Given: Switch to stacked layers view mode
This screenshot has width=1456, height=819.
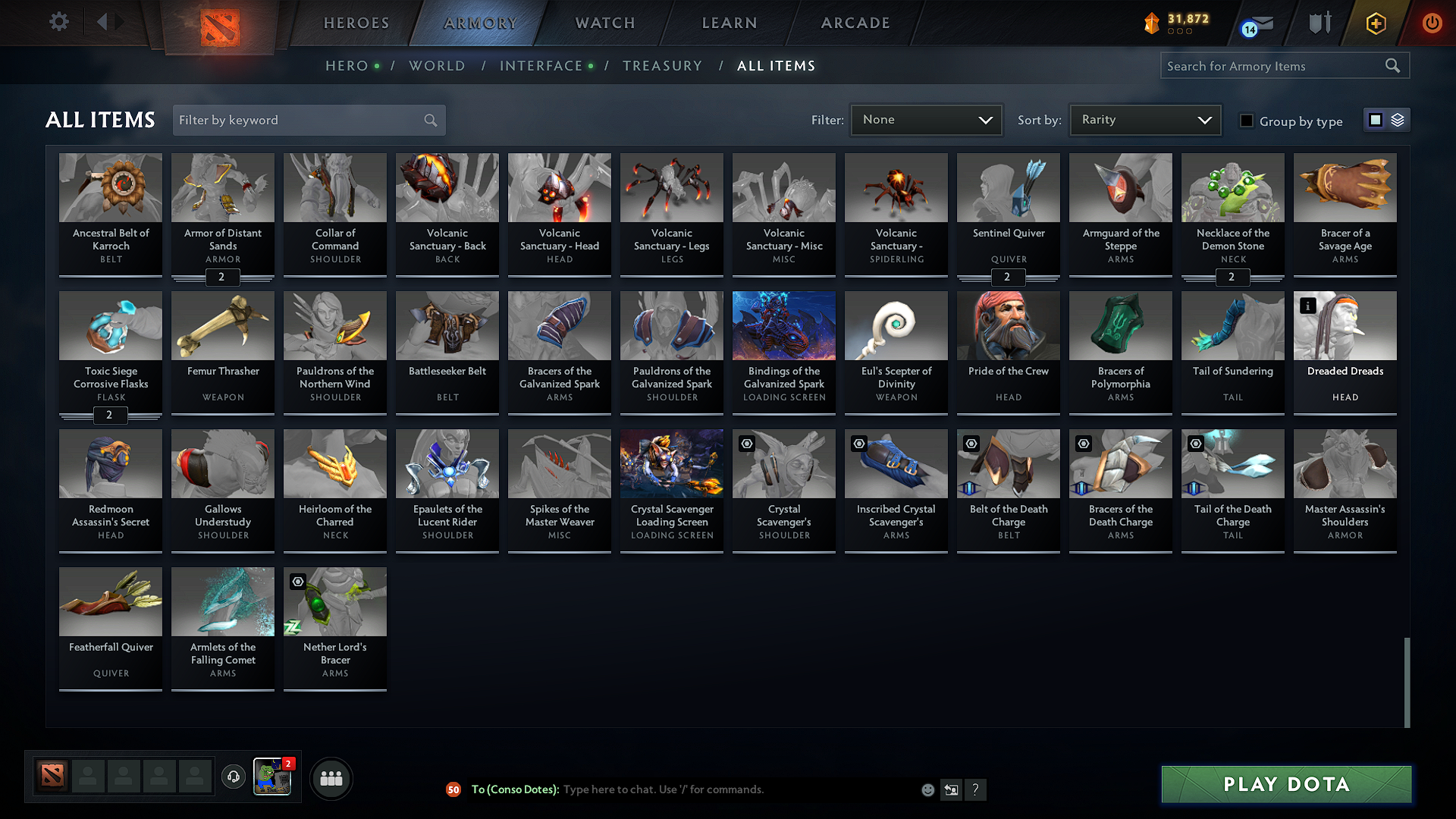Looking at the screenshot, I should pos(1396,119).
